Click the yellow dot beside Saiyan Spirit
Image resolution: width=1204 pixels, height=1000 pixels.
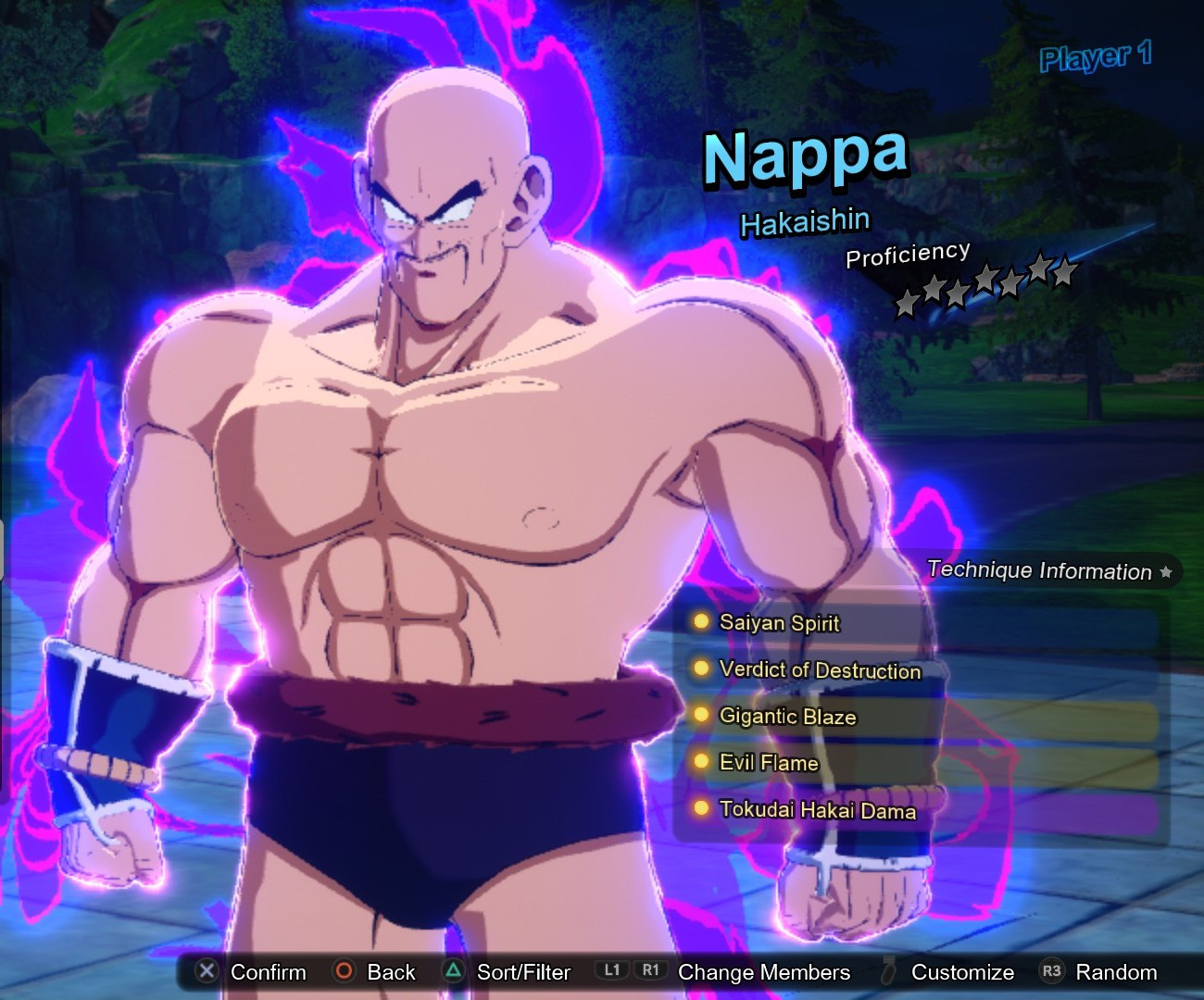click(x=700, y=621)
